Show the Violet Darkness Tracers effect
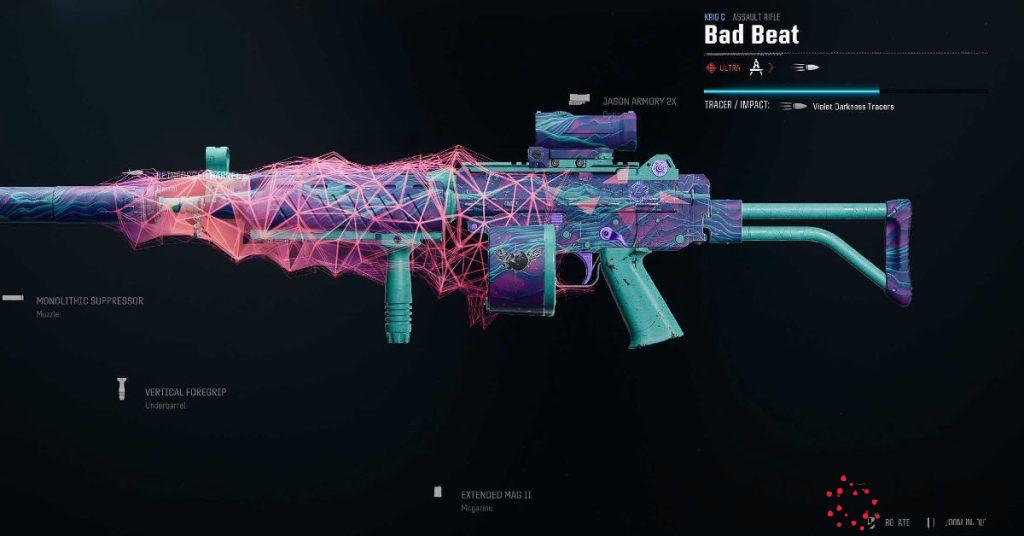Viewport: 1024px width, 536px height. tap(853, 106)
